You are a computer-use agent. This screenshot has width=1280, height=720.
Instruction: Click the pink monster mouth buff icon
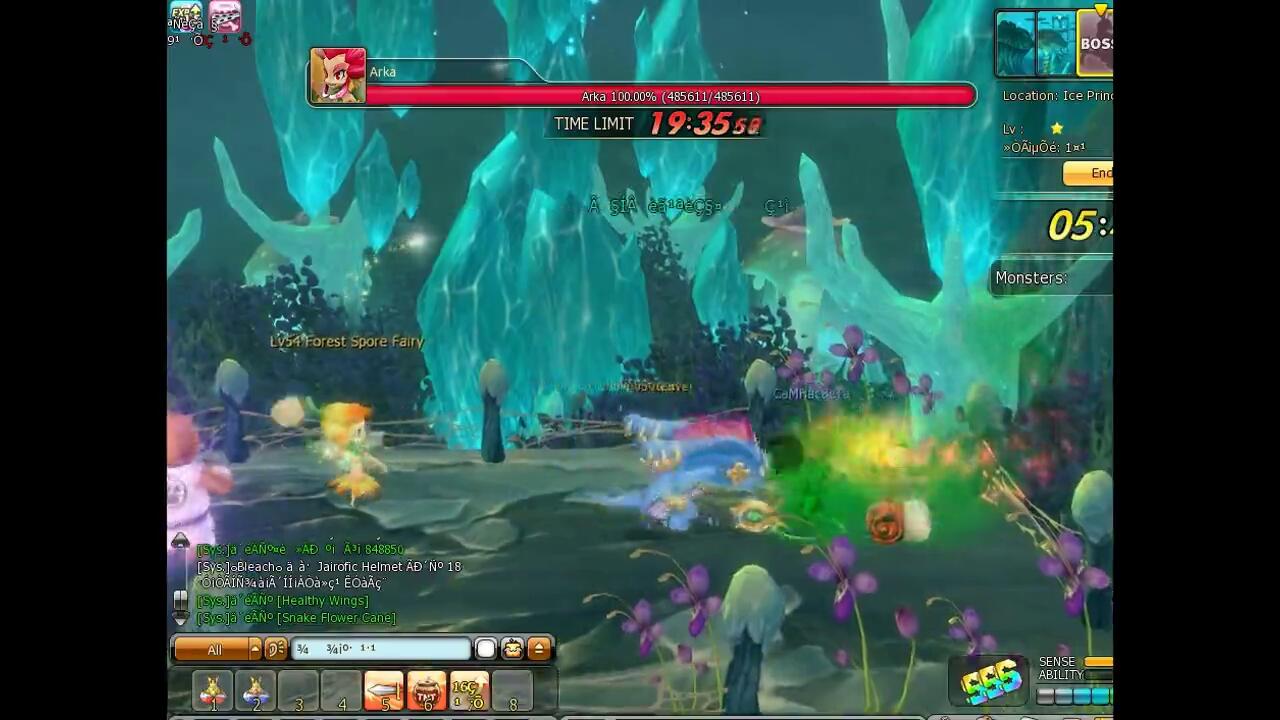click(225, 16)
